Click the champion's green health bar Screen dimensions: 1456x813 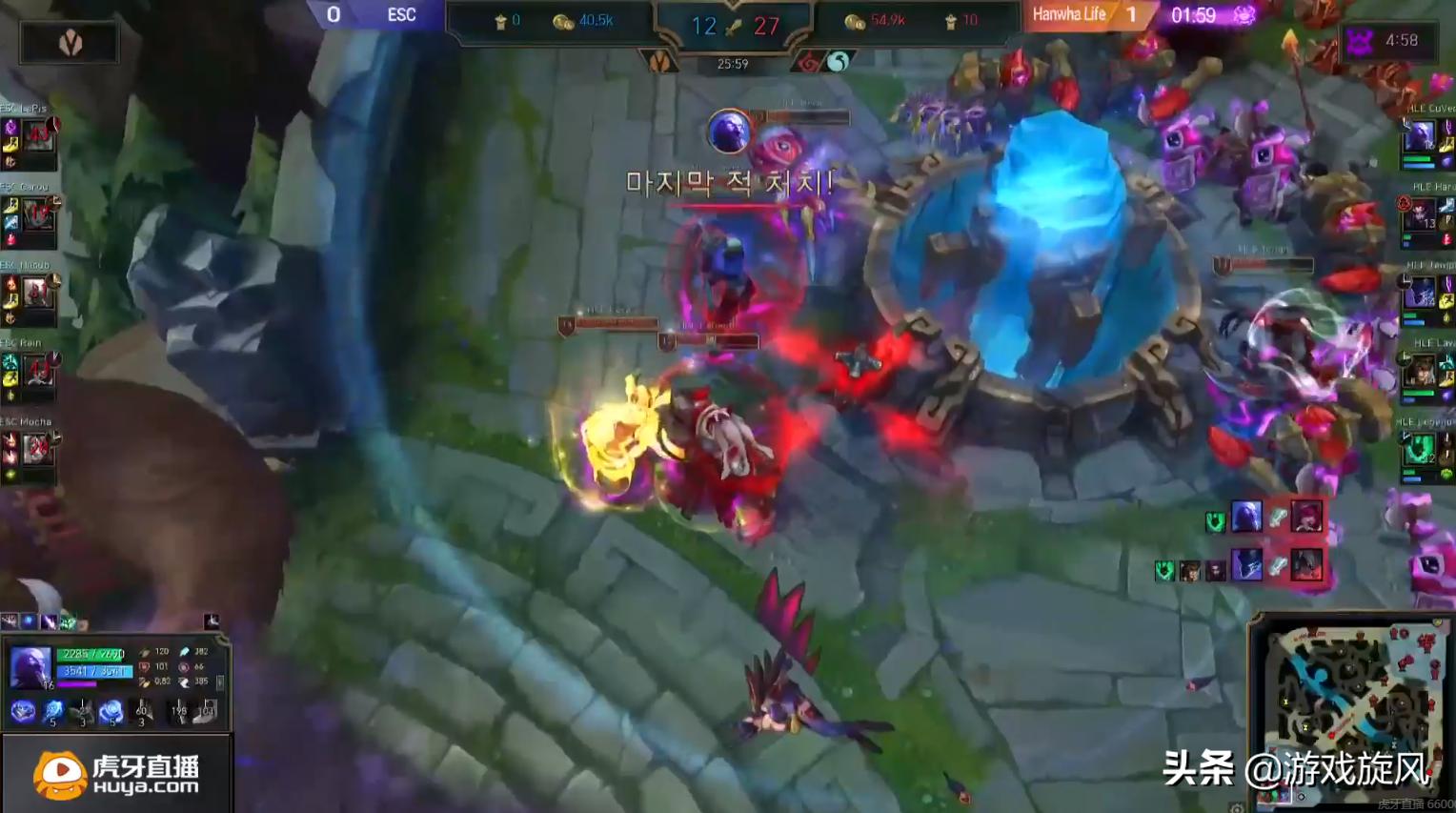coord(92,654)
